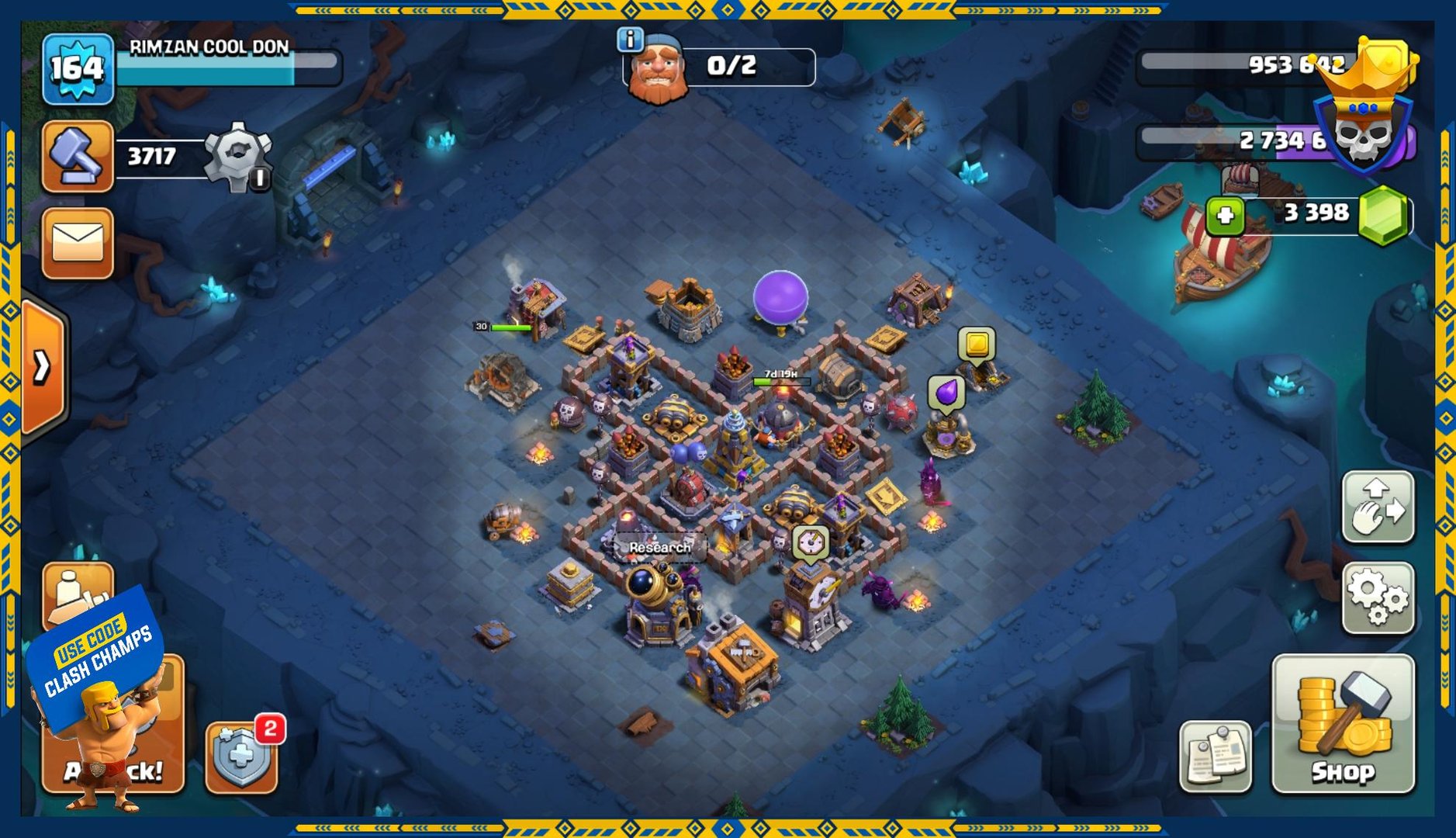Image resolution: width=1456 pixels, height=838 pixels.
Task: Open the trophy hammer league button
Action: pos(78,156)
